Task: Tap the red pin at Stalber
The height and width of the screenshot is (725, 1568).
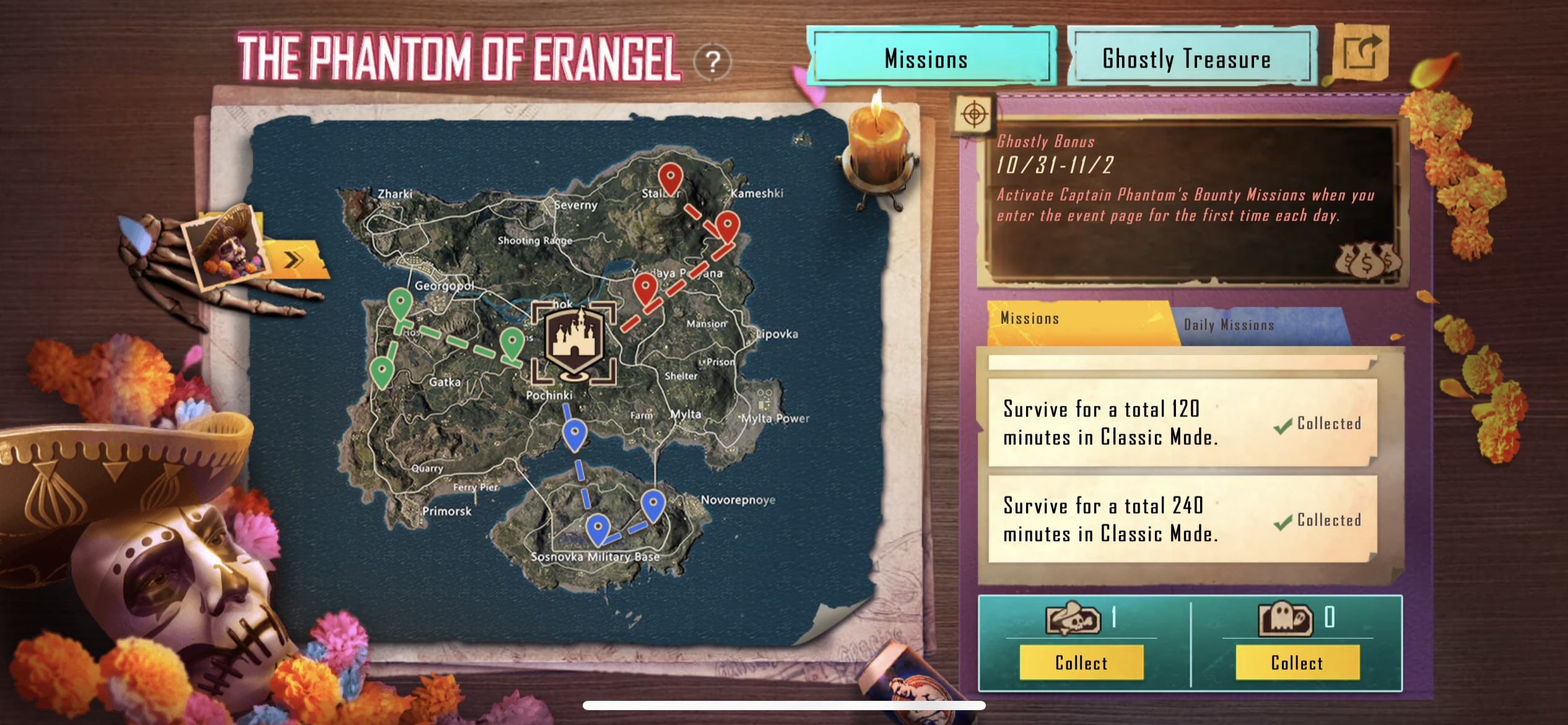Action: (670, 178)
